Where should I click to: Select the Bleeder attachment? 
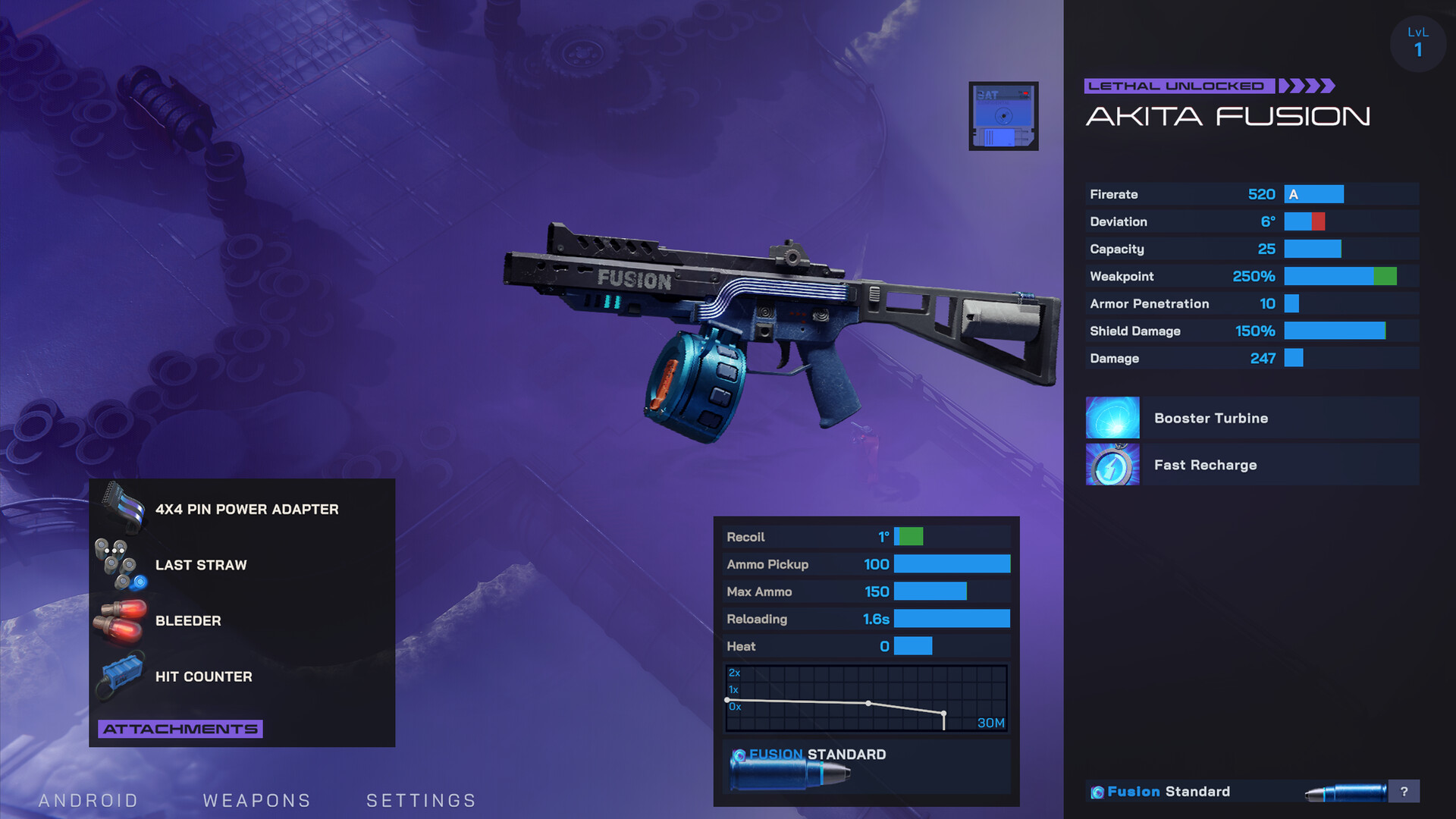tap(188, 620)
